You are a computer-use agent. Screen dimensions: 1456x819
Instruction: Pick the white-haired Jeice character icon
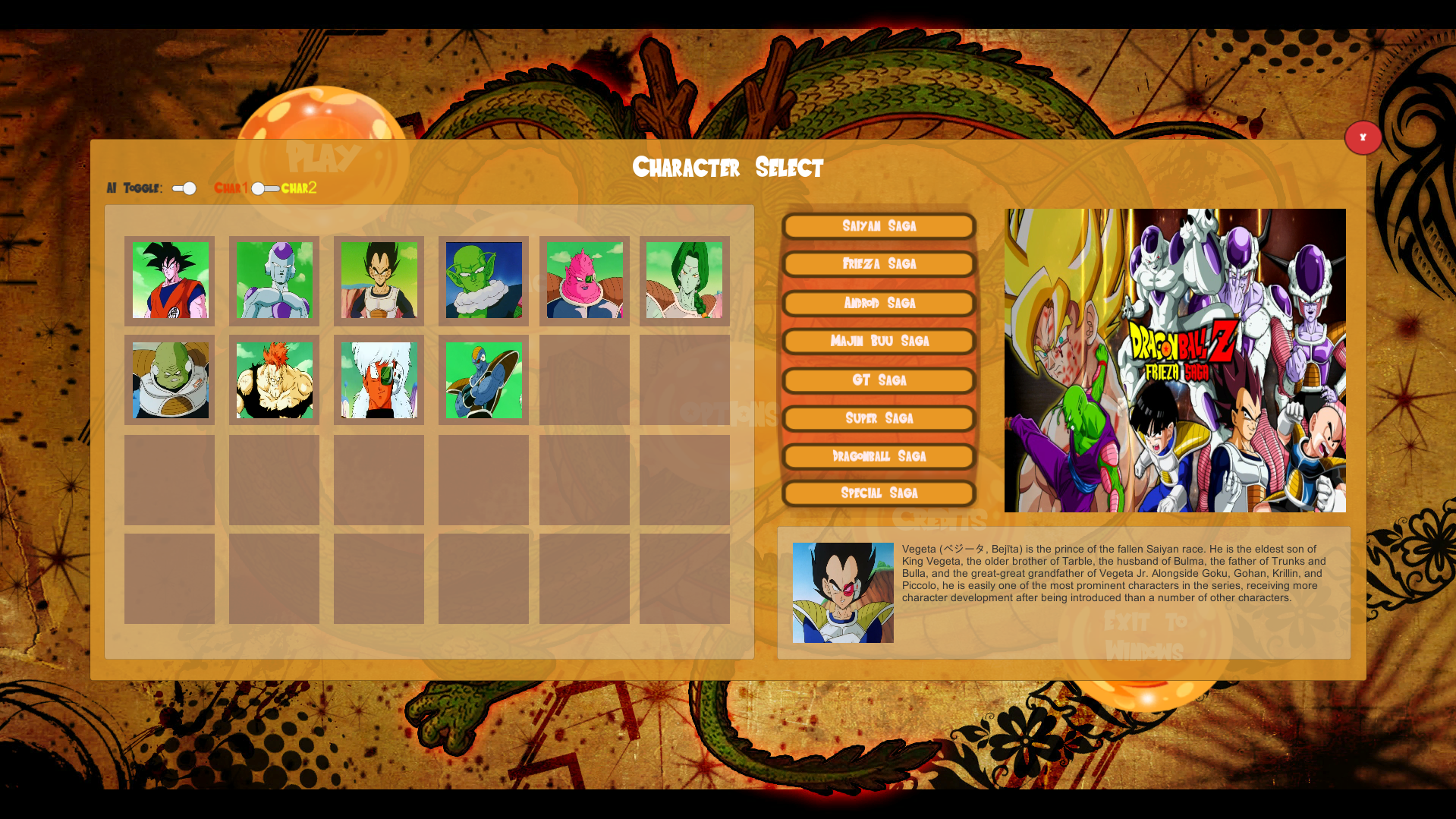tap(379, 381)
